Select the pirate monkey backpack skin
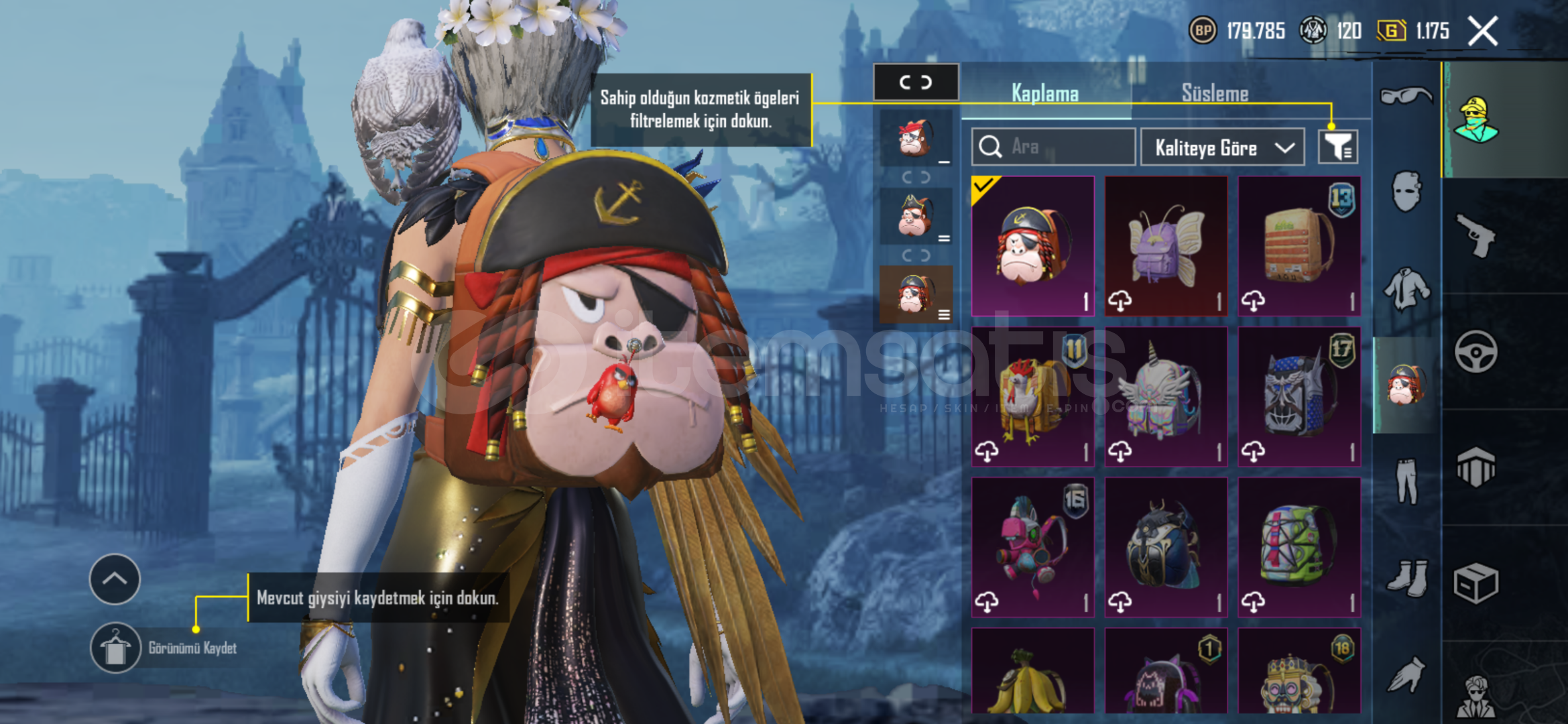Viewport: 1568px width, 724px height. point(1032,245)
